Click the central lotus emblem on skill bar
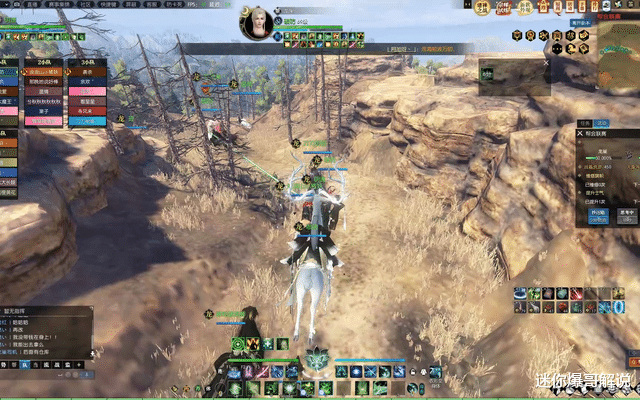The width and height of the screenshot is (640, 400). coord(319,357)
